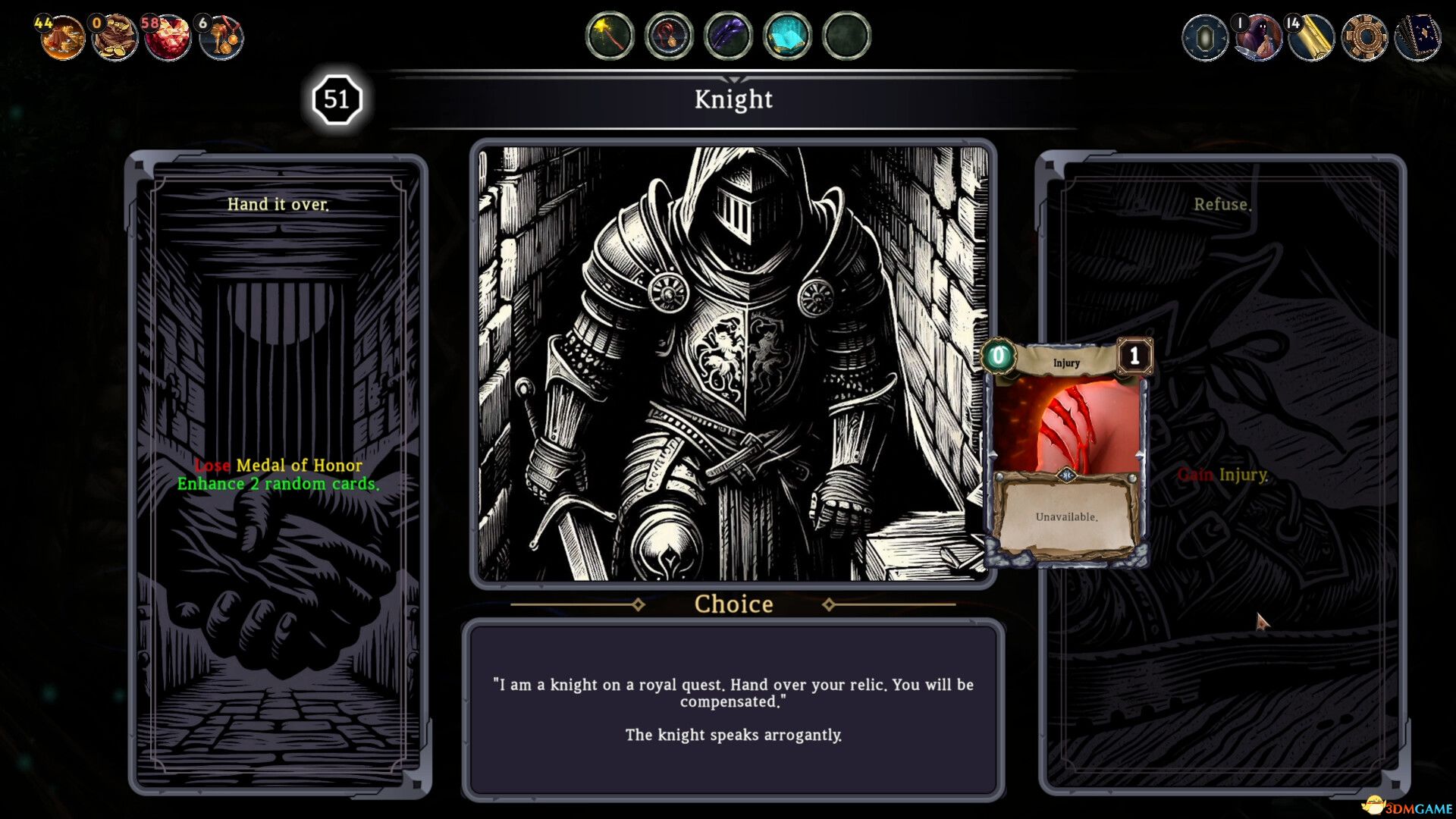Image resolution: width=1456 pixels, height=819 pixels.
Task: Click the red crystal heart icon
Action: click(x=168, y=36)
